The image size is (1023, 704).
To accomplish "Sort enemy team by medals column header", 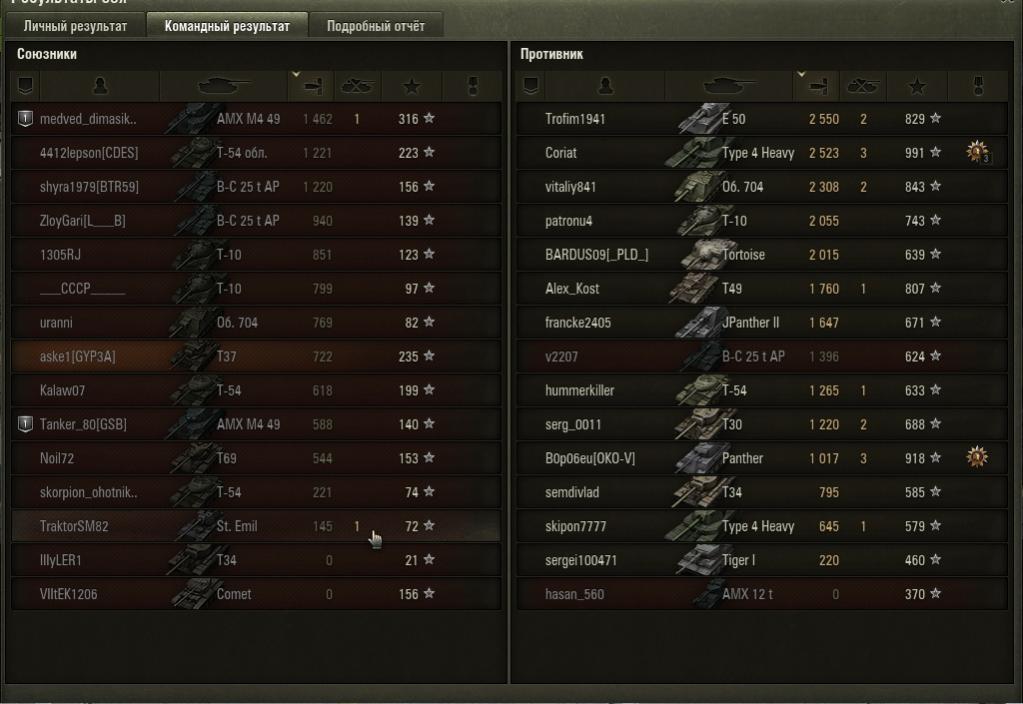I will click(978, 87).
